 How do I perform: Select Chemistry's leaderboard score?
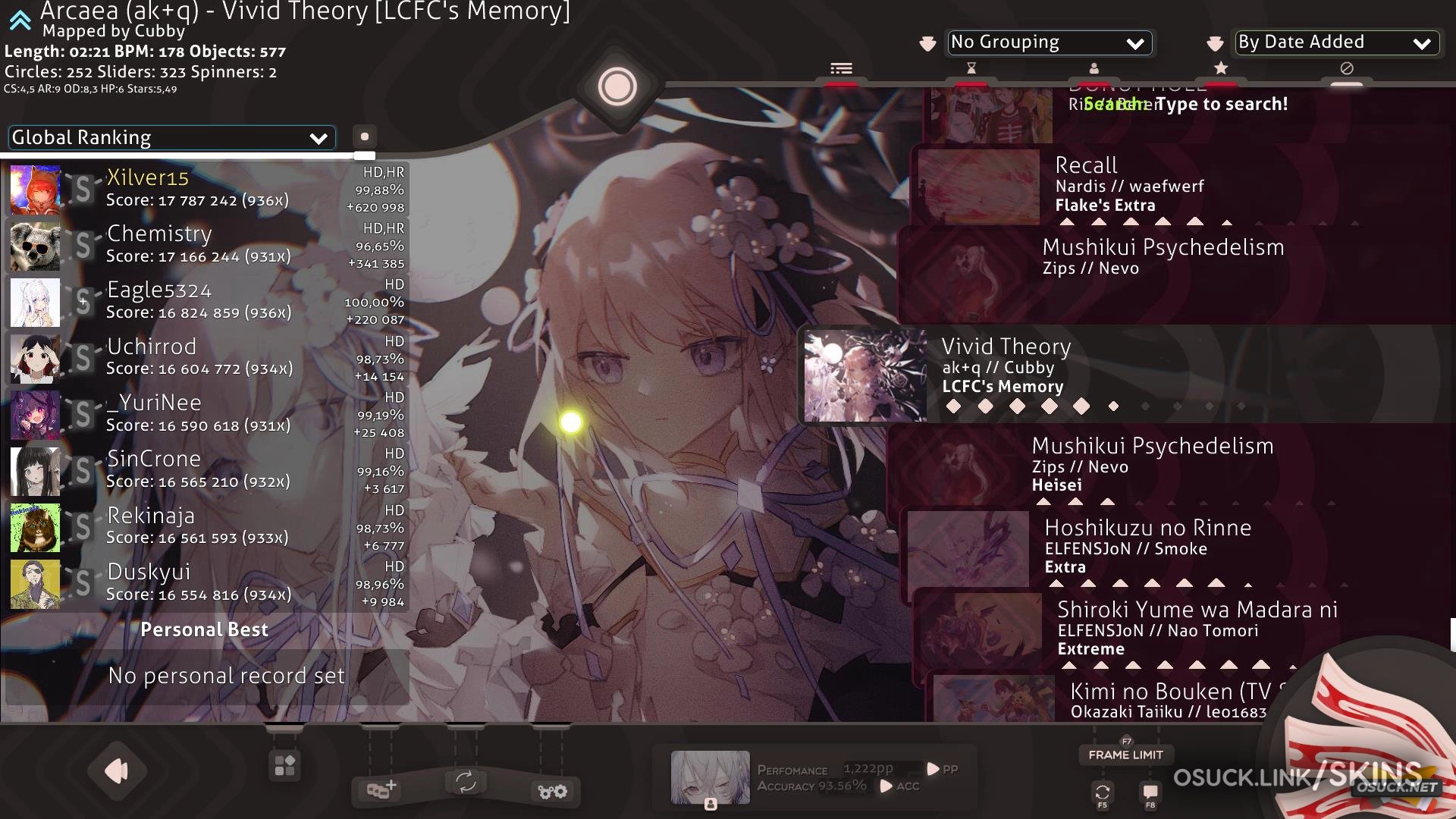[206, 245]
